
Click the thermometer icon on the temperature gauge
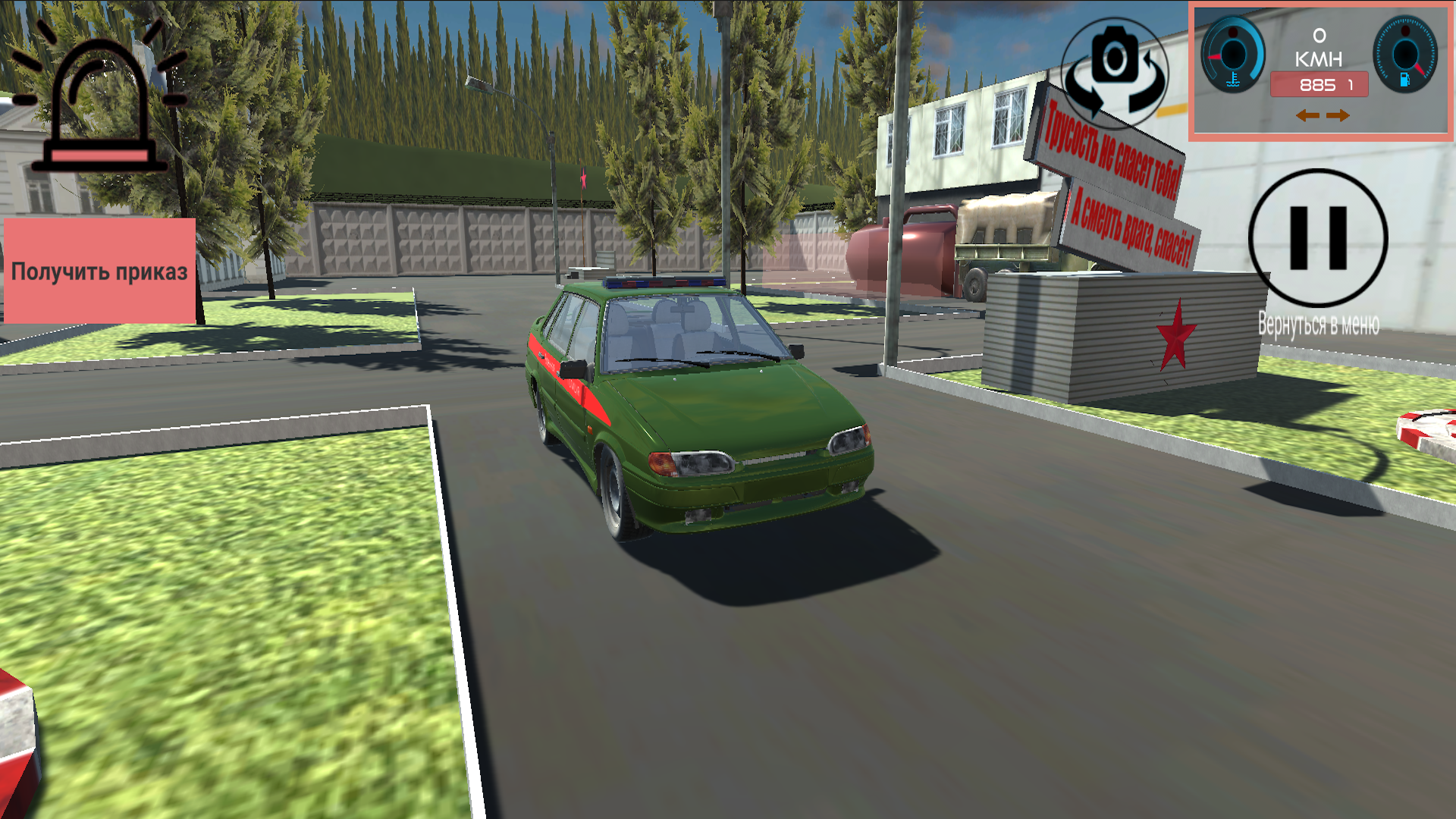[x=1233, y=79]
